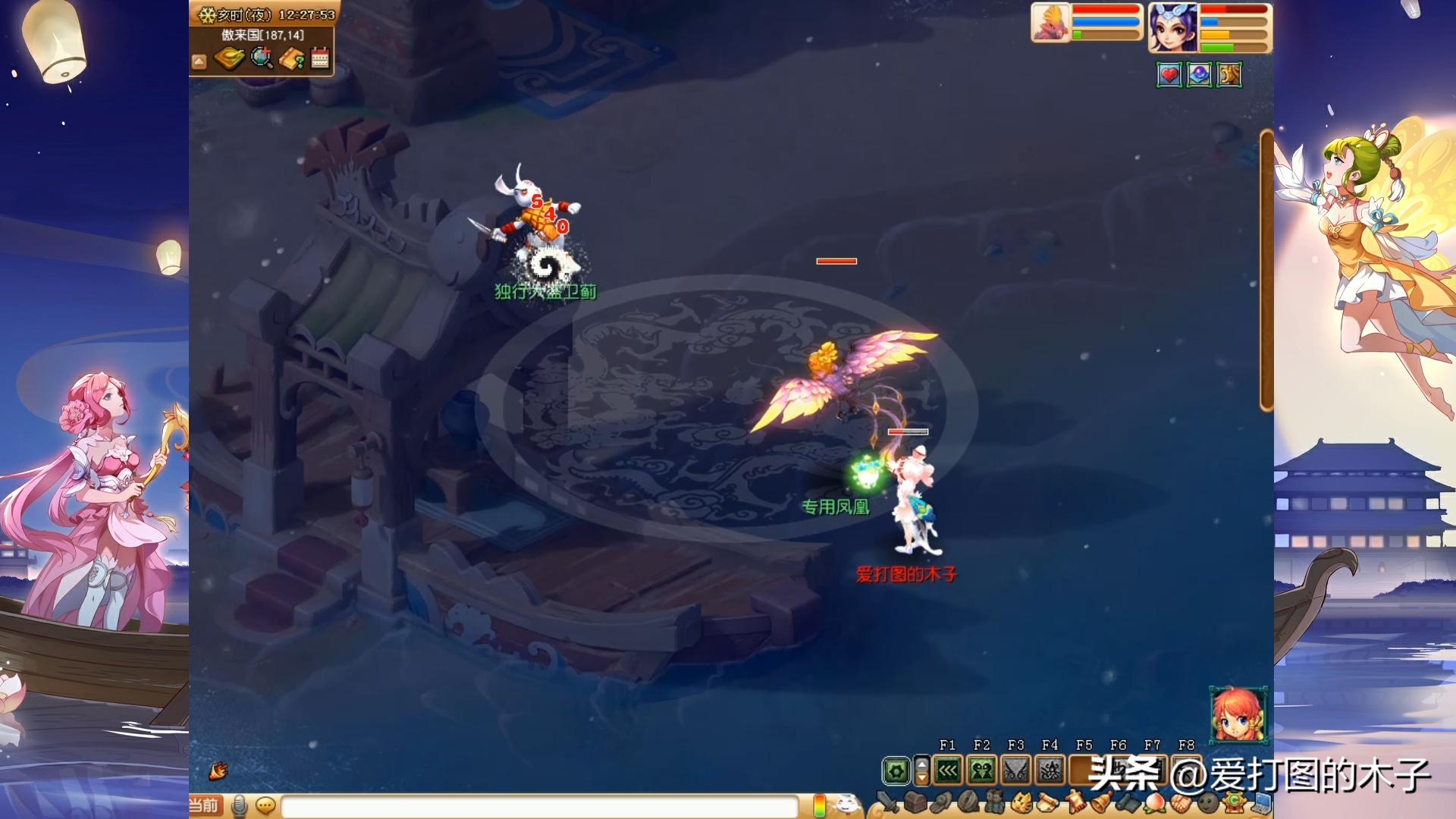
Task: Open the calendar activity schedule
Action: click(x=320, y=58)
